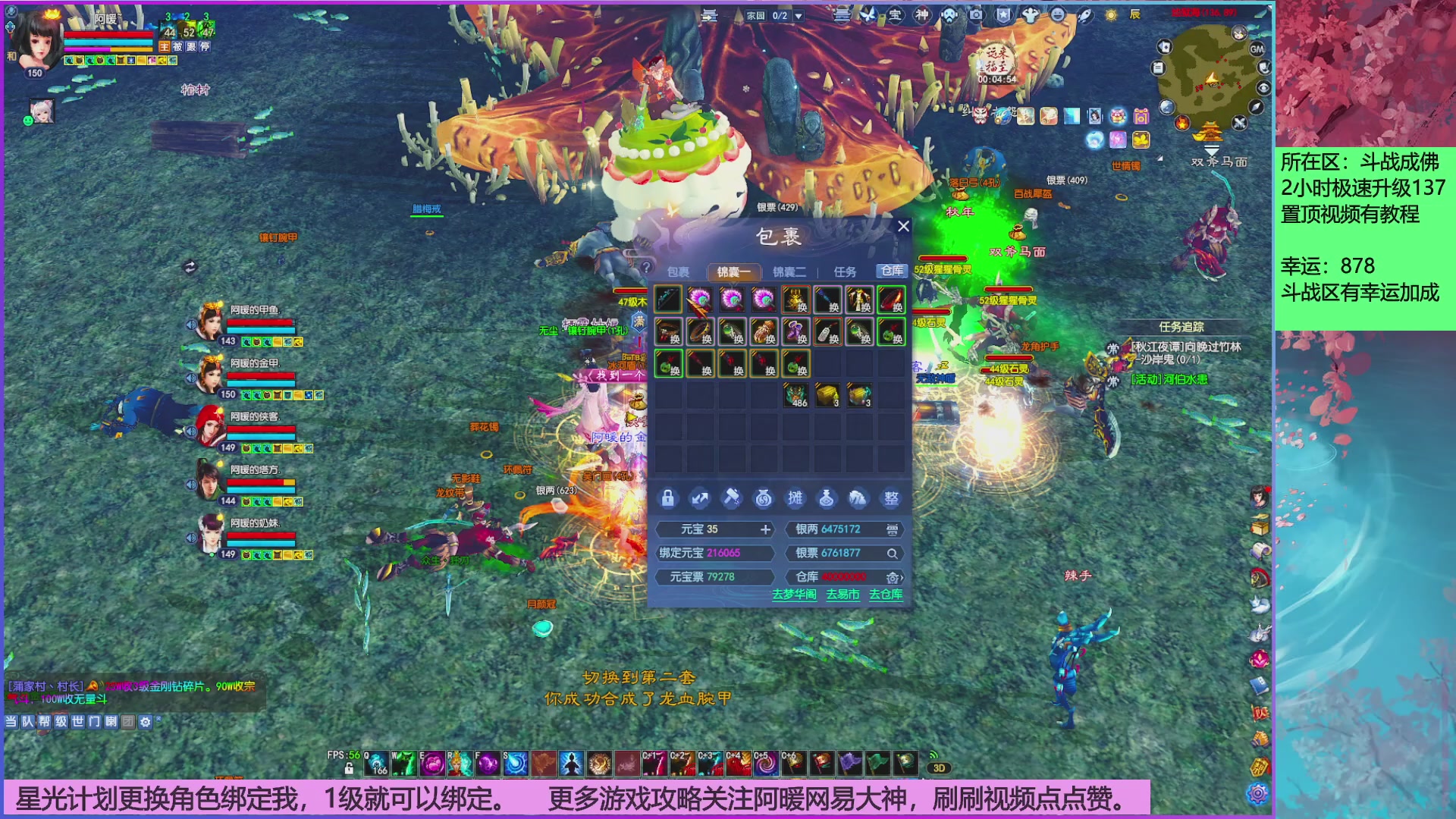Click the 银票 search magnifier icon
The width and height of the screenshot is (1456, 819).
point(893,554)
